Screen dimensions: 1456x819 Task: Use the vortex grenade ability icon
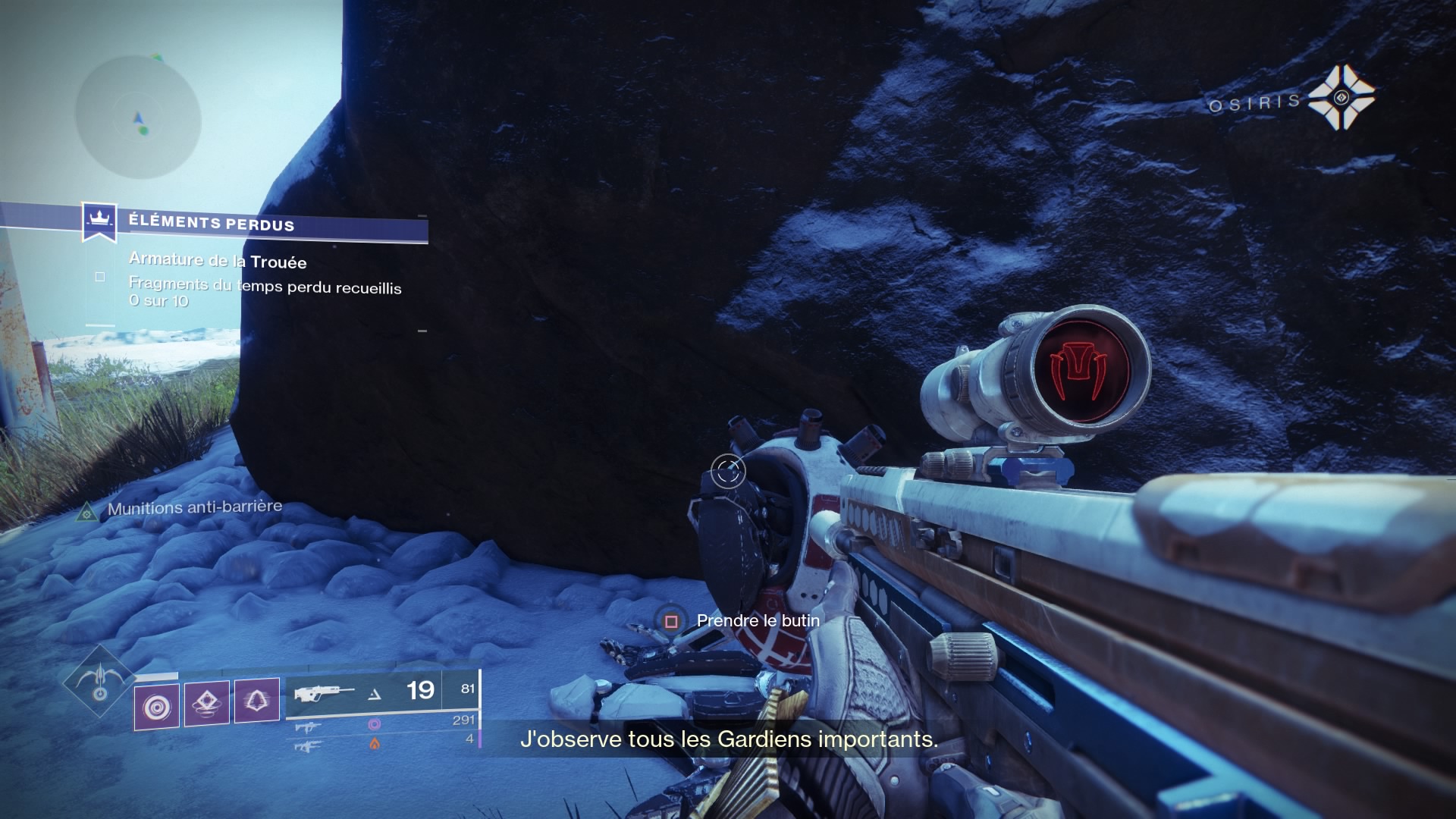coord(157,707)
